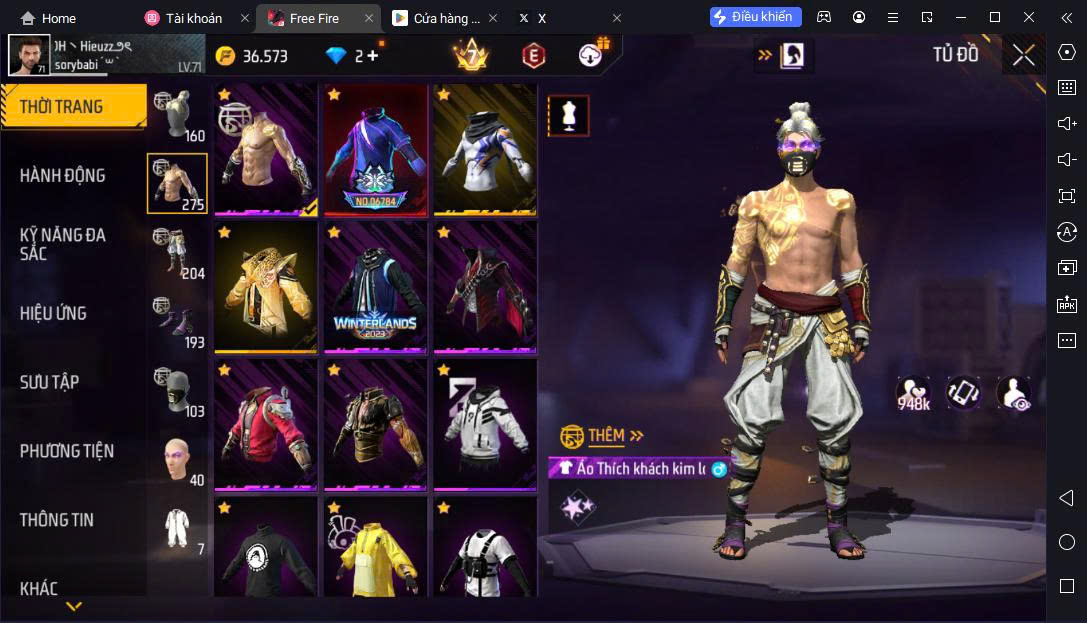The height and width of the screenshot is (623, 1087).
Task: Select the blue jacket numbered NO.06784
Action: [375, 150]
